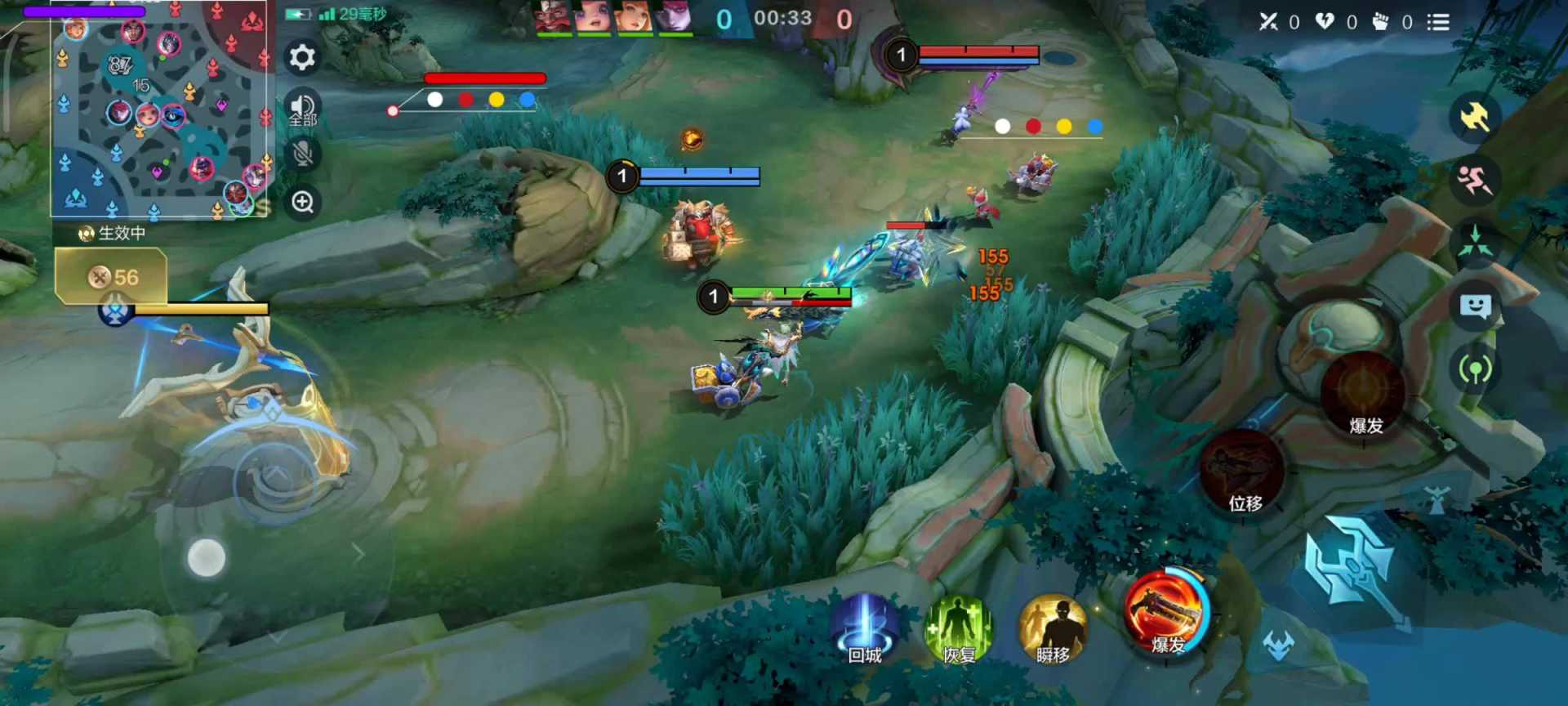Open the shop via the 56 gold button

click(x=112, y=277)
